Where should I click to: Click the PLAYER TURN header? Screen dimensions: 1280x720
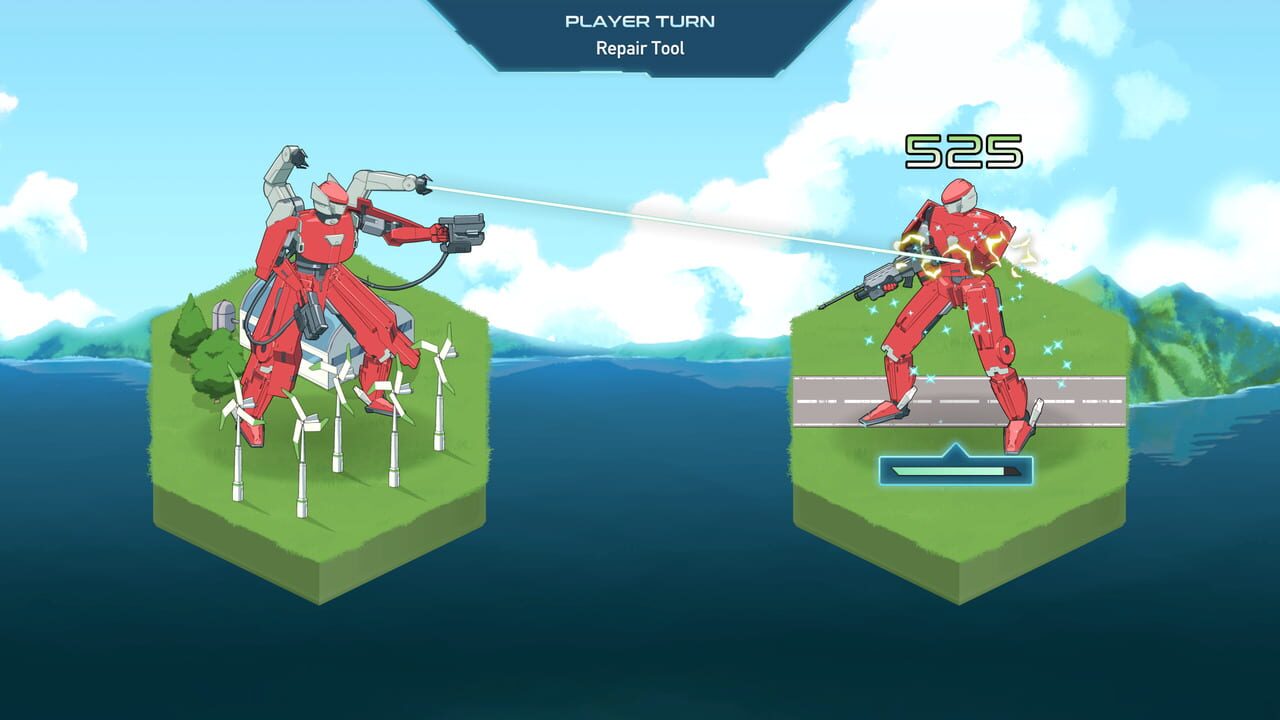(x=640, y=20)
